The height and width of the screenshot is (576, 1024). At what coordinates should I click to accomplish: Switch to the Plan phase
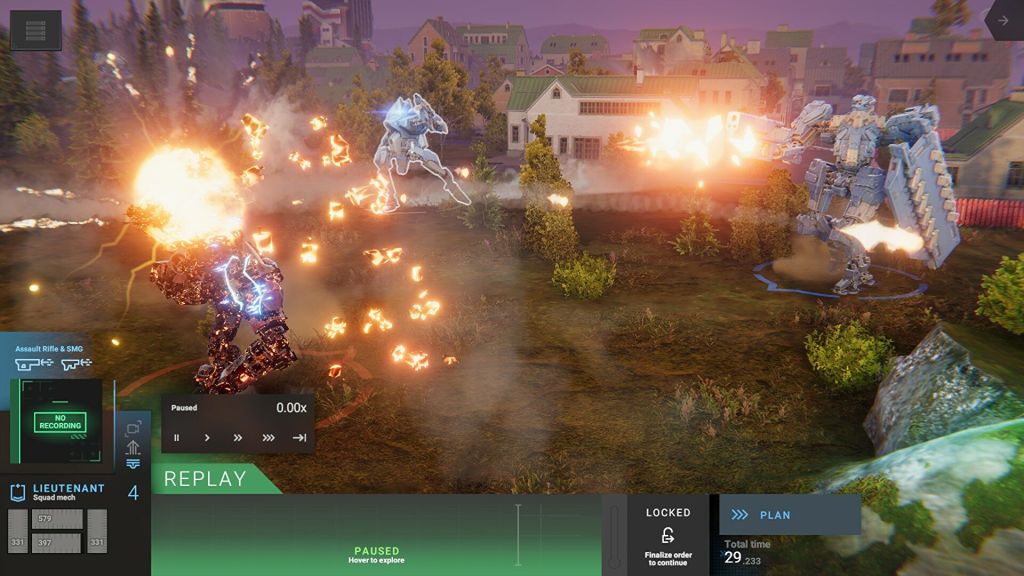point(790,515)
